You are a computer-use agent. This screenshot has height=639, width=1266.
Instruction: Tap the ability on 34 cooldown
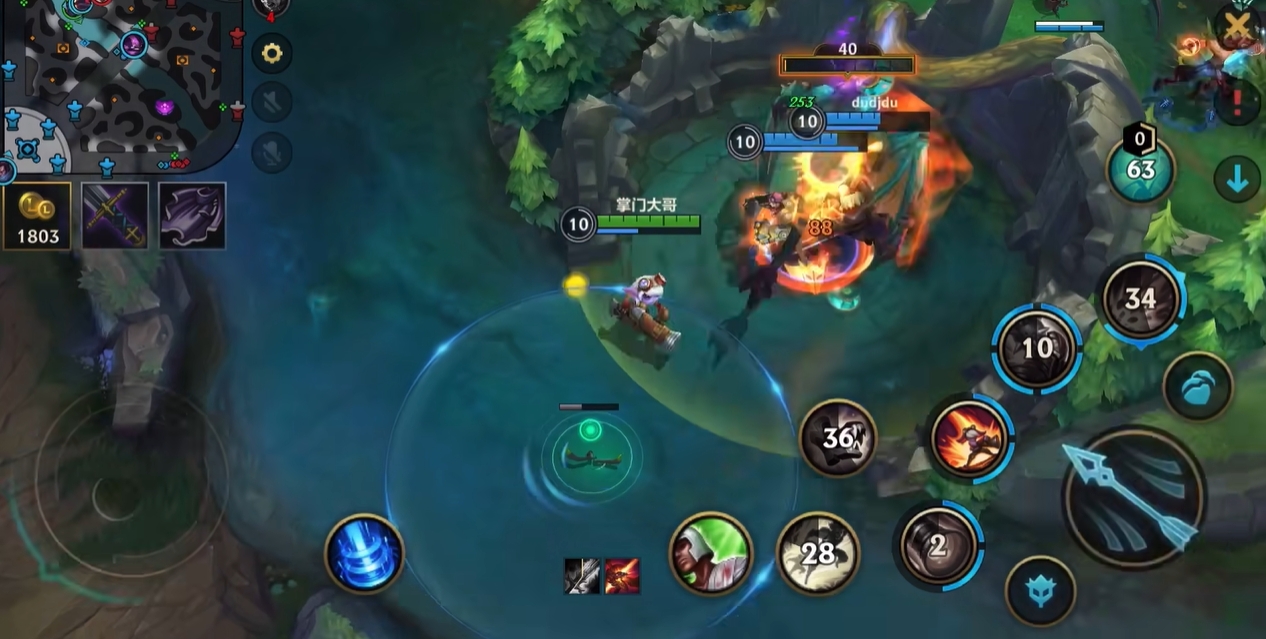(1141, 298)
